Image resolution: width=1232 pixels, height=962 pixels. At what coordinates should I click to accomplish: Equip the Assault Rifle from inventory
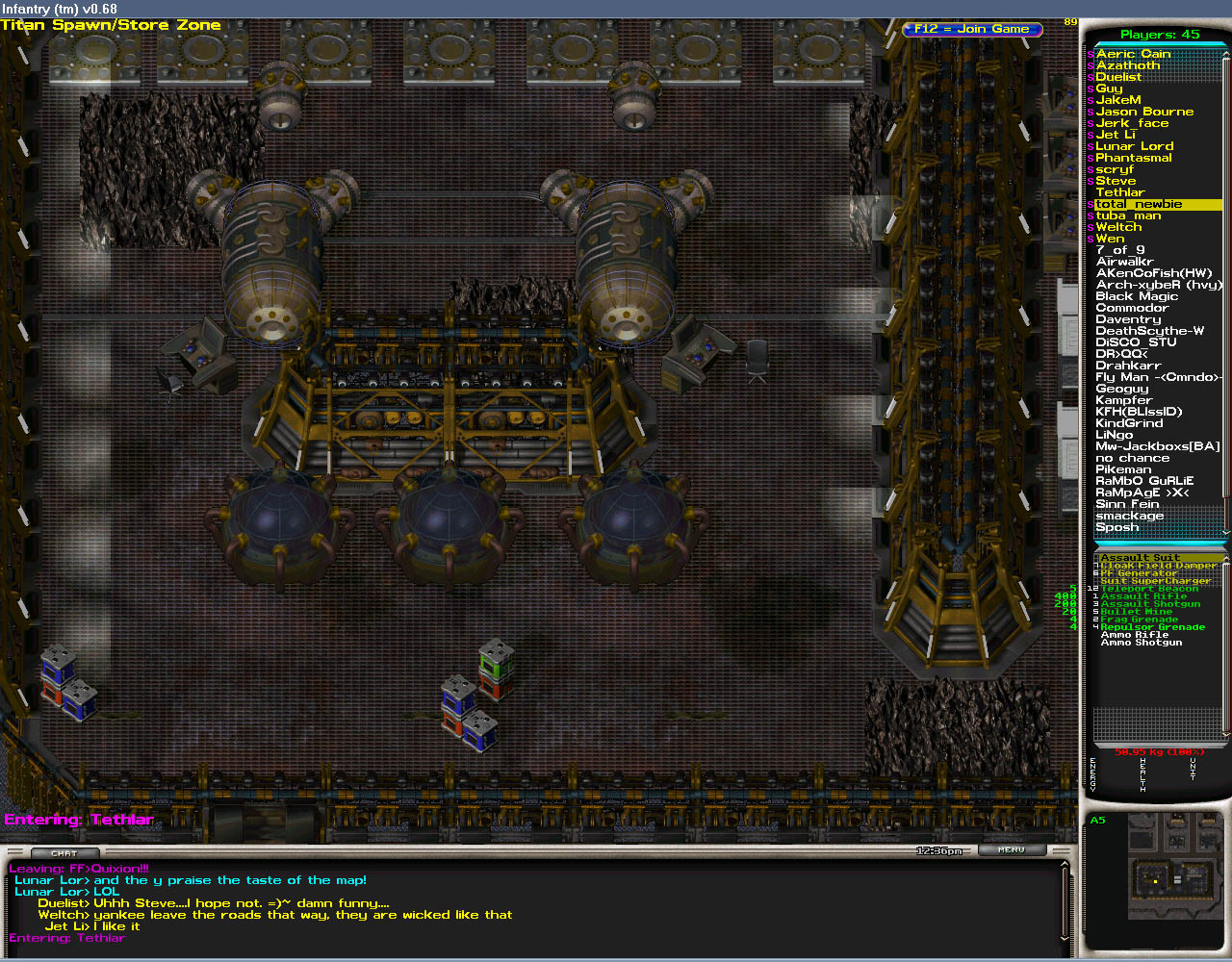click(1143, 596)
